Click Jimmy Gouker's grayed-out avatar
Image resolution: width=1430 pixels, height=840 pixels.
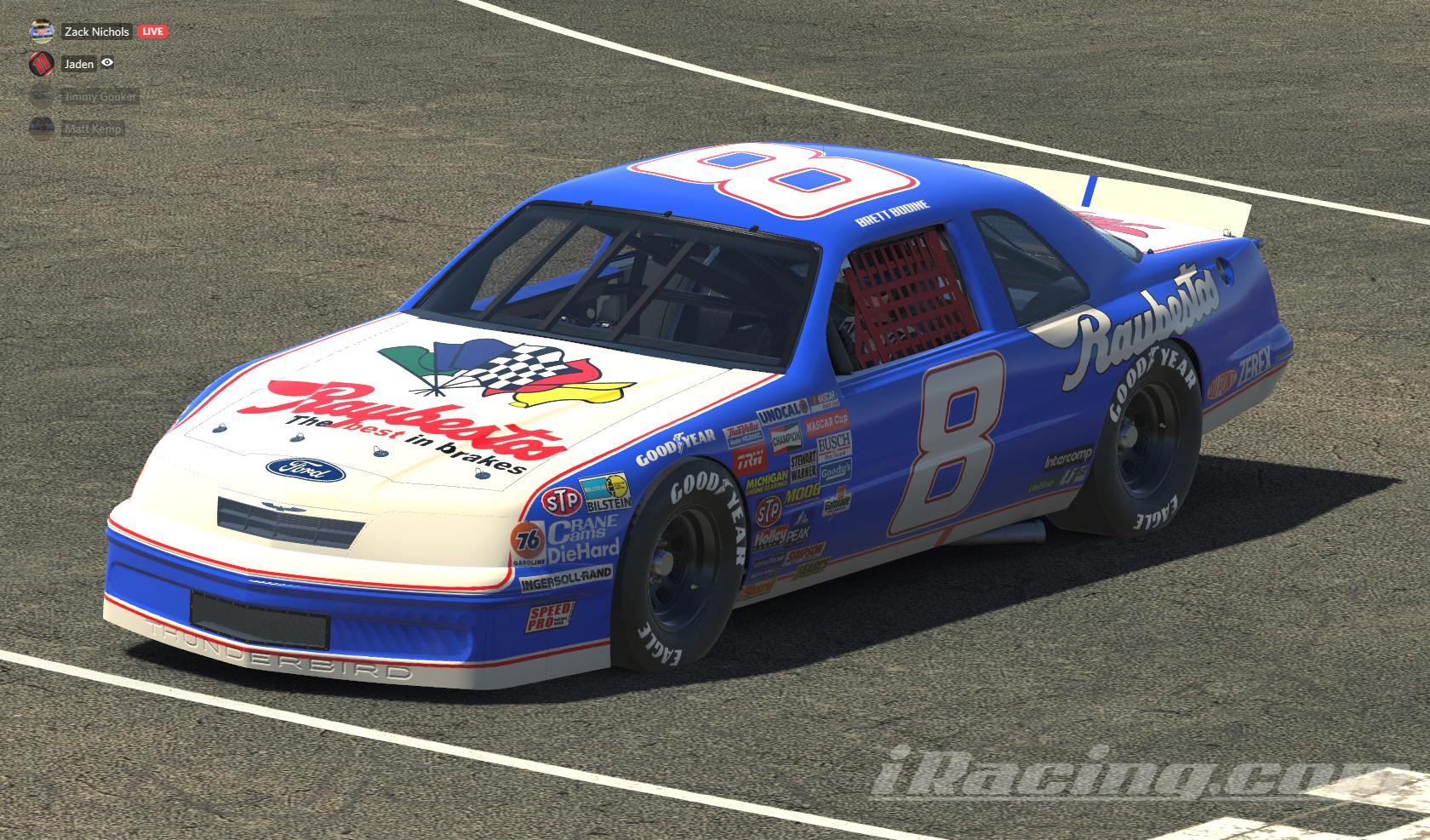[x=40, y=97]
